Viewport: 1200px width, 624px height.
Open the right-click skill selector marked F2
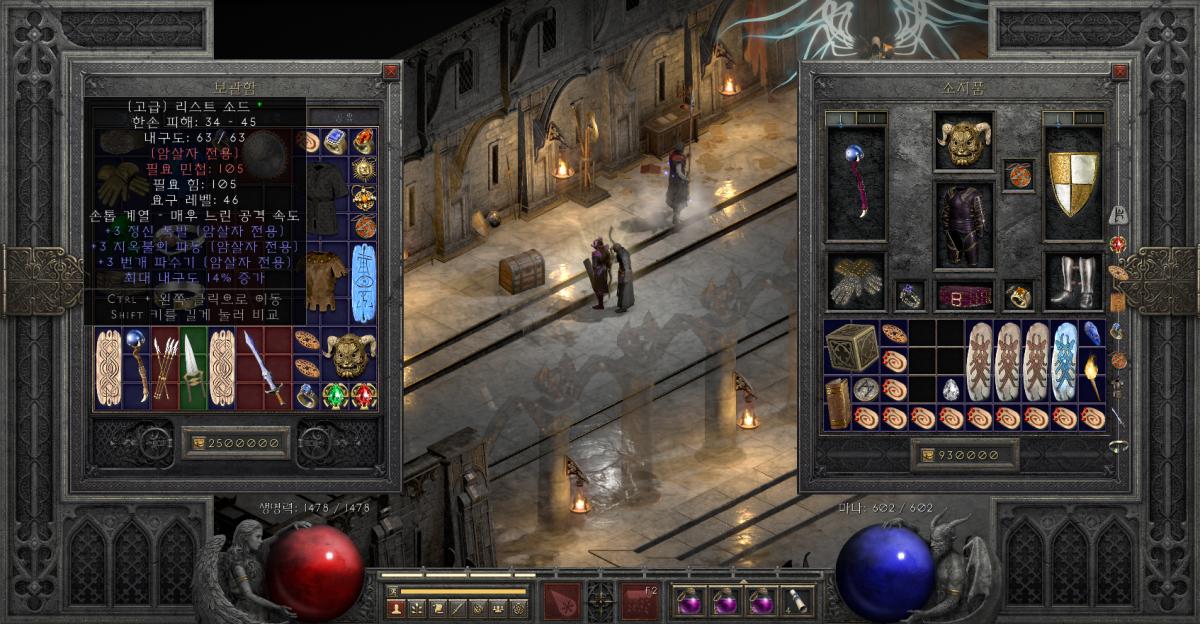coord(640,601)
